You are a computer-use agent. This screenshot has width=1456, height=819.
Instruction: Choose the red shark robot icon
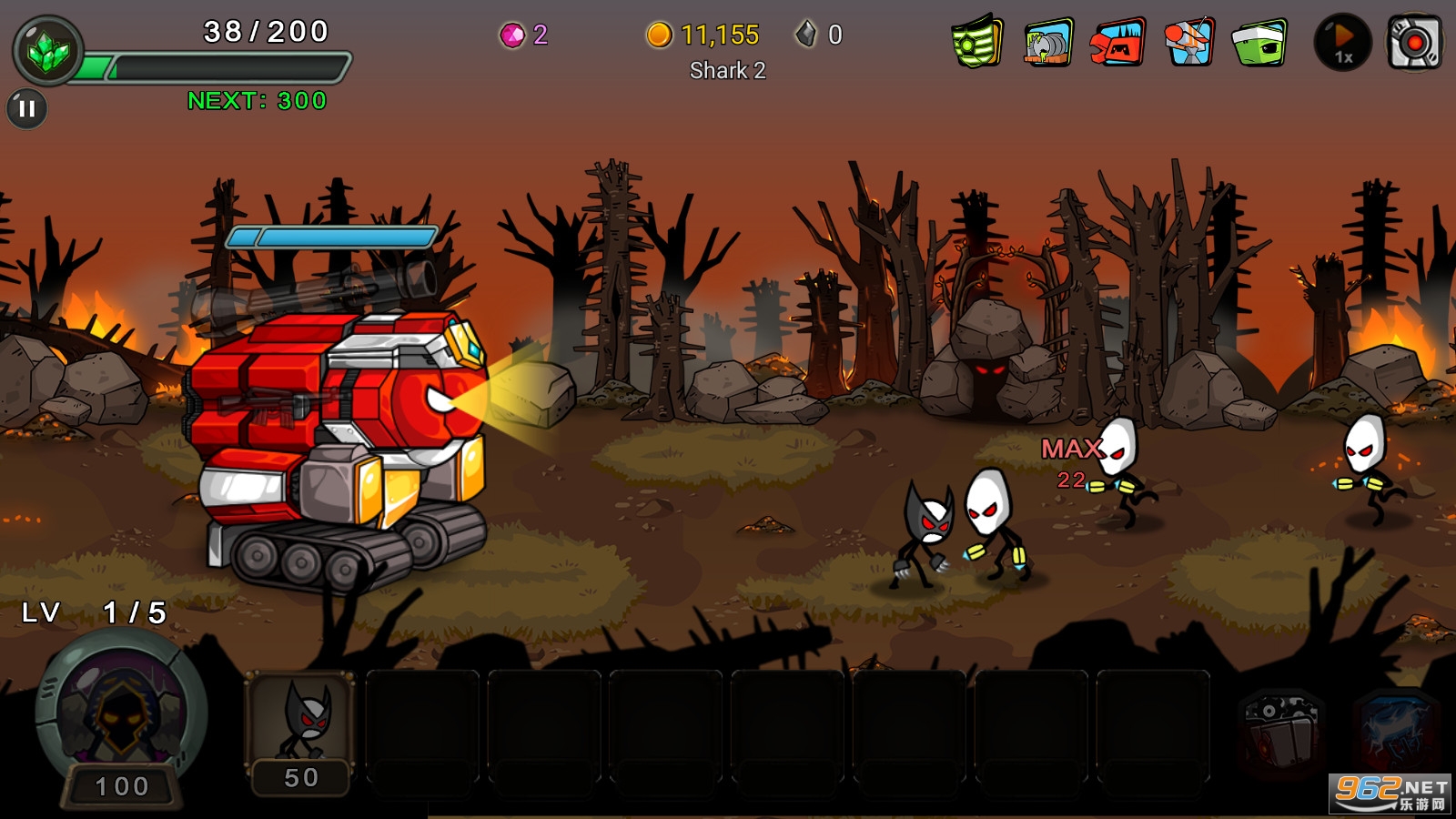click(1117, 43)
